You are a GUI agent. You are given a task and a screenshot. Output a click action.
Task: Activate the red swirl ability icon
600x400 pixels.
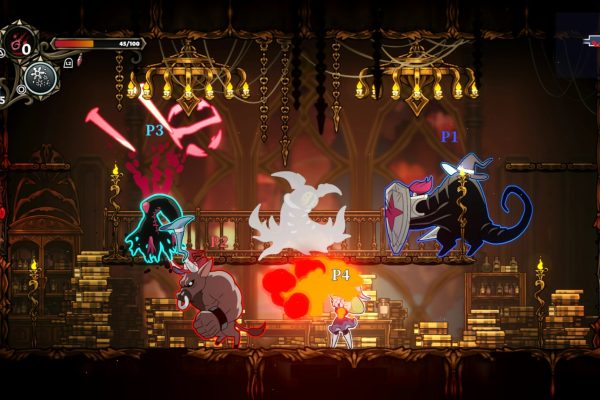[21, 42]
